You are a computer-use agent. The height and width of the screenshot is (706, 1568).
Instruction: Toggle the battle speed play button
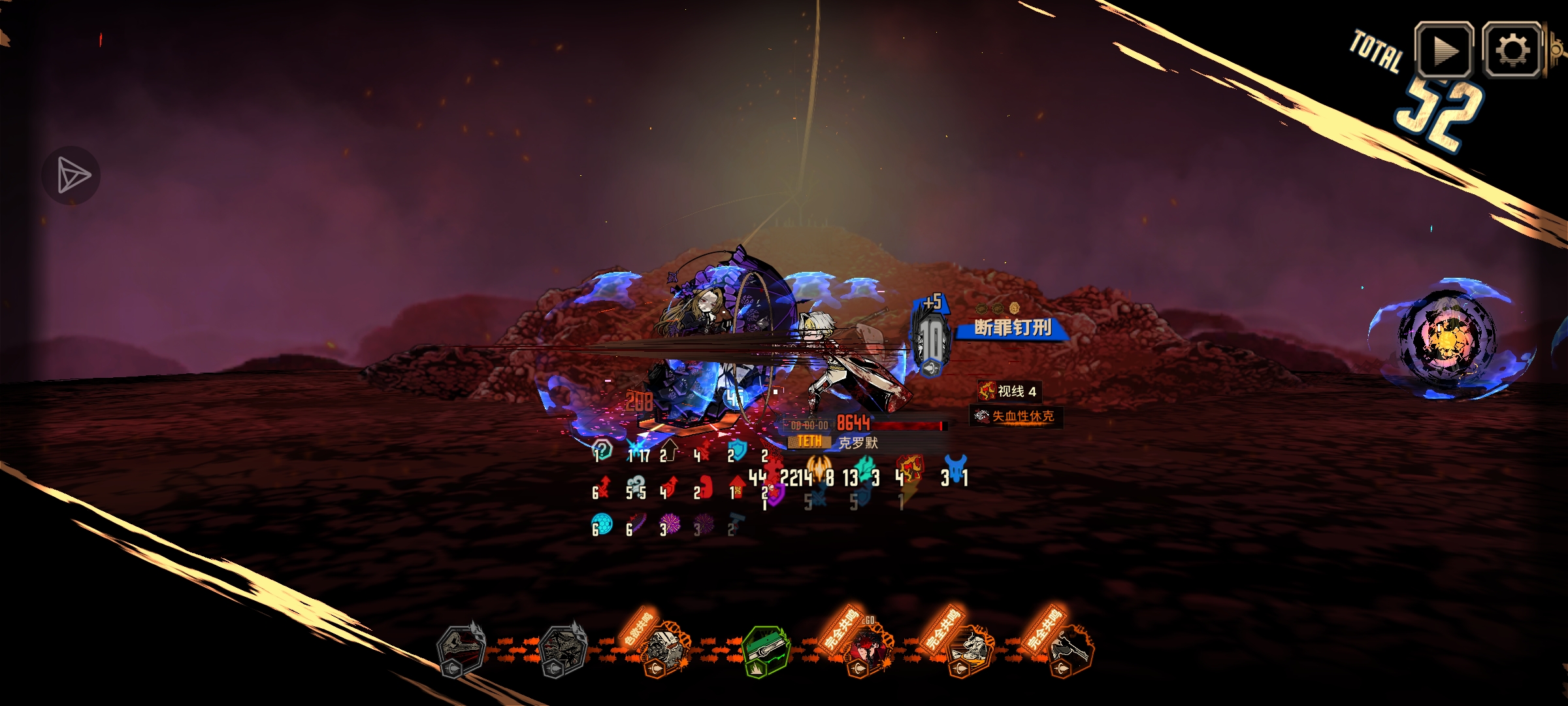(1443, 50)
